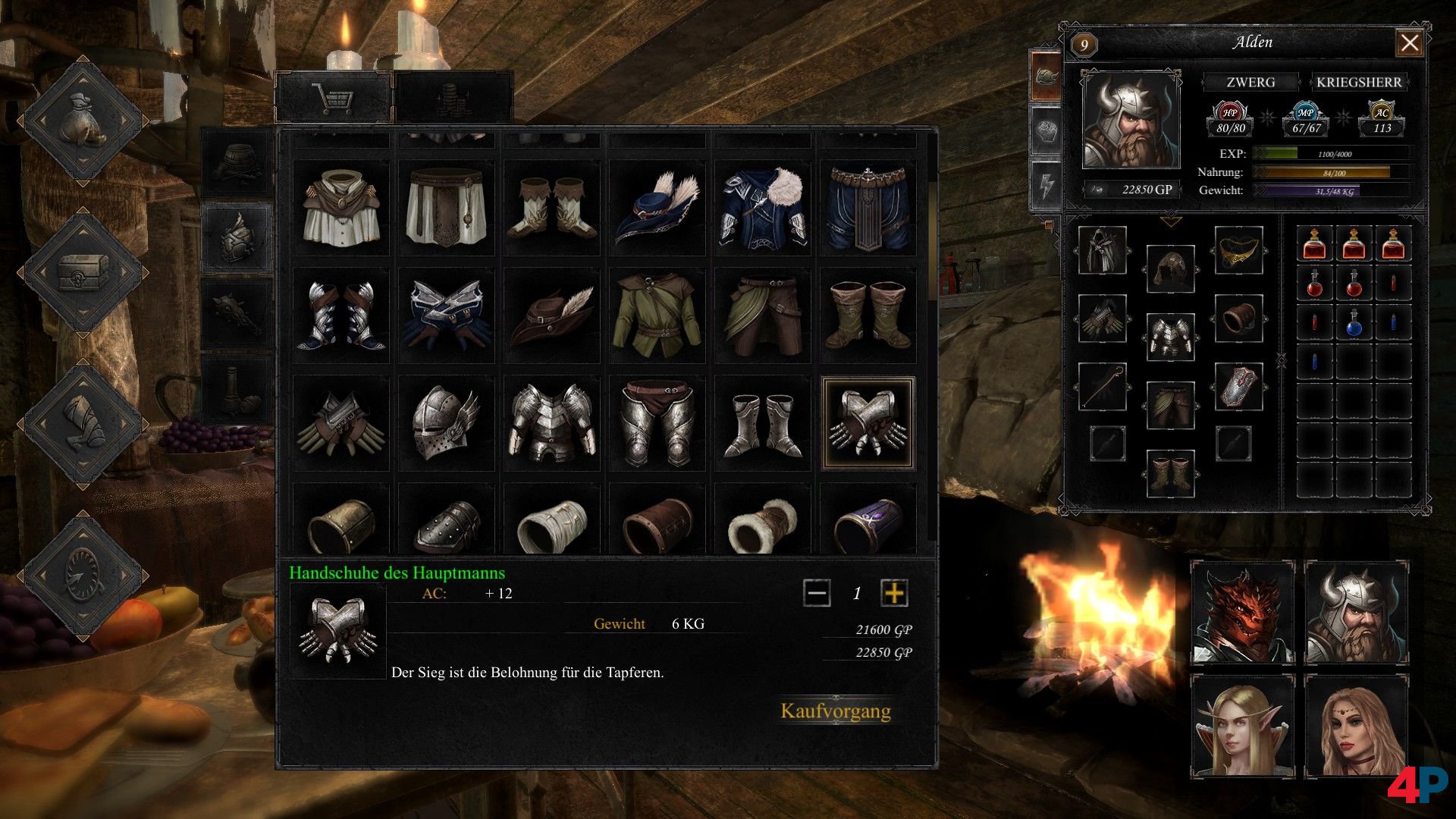Select the steel plate leg armor

(x=657, y=423)
